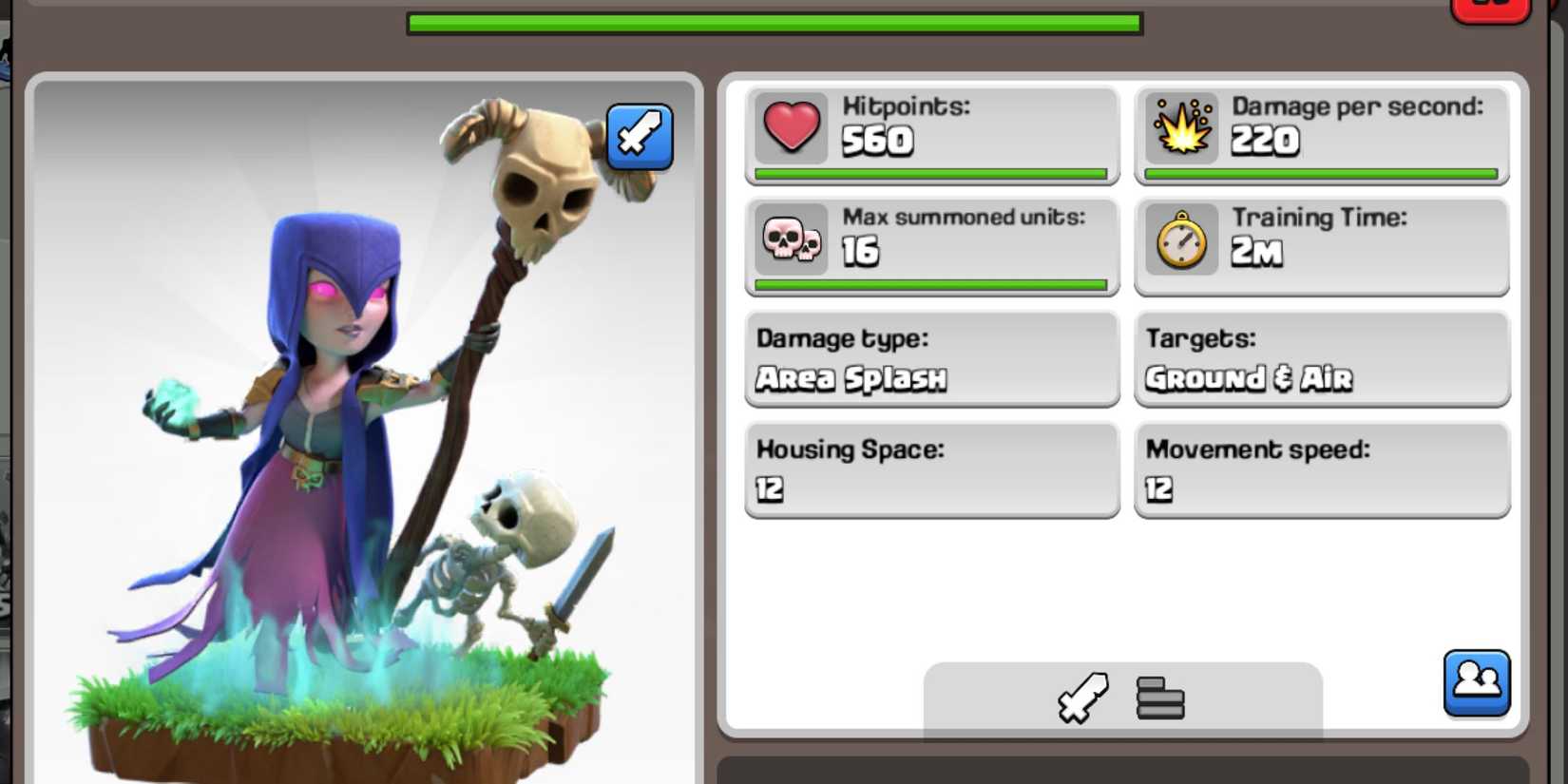This screenshot has height=784, width=1568.
Task: Click the stats list icon next to the sword
Action: (x=1159, y=699)
